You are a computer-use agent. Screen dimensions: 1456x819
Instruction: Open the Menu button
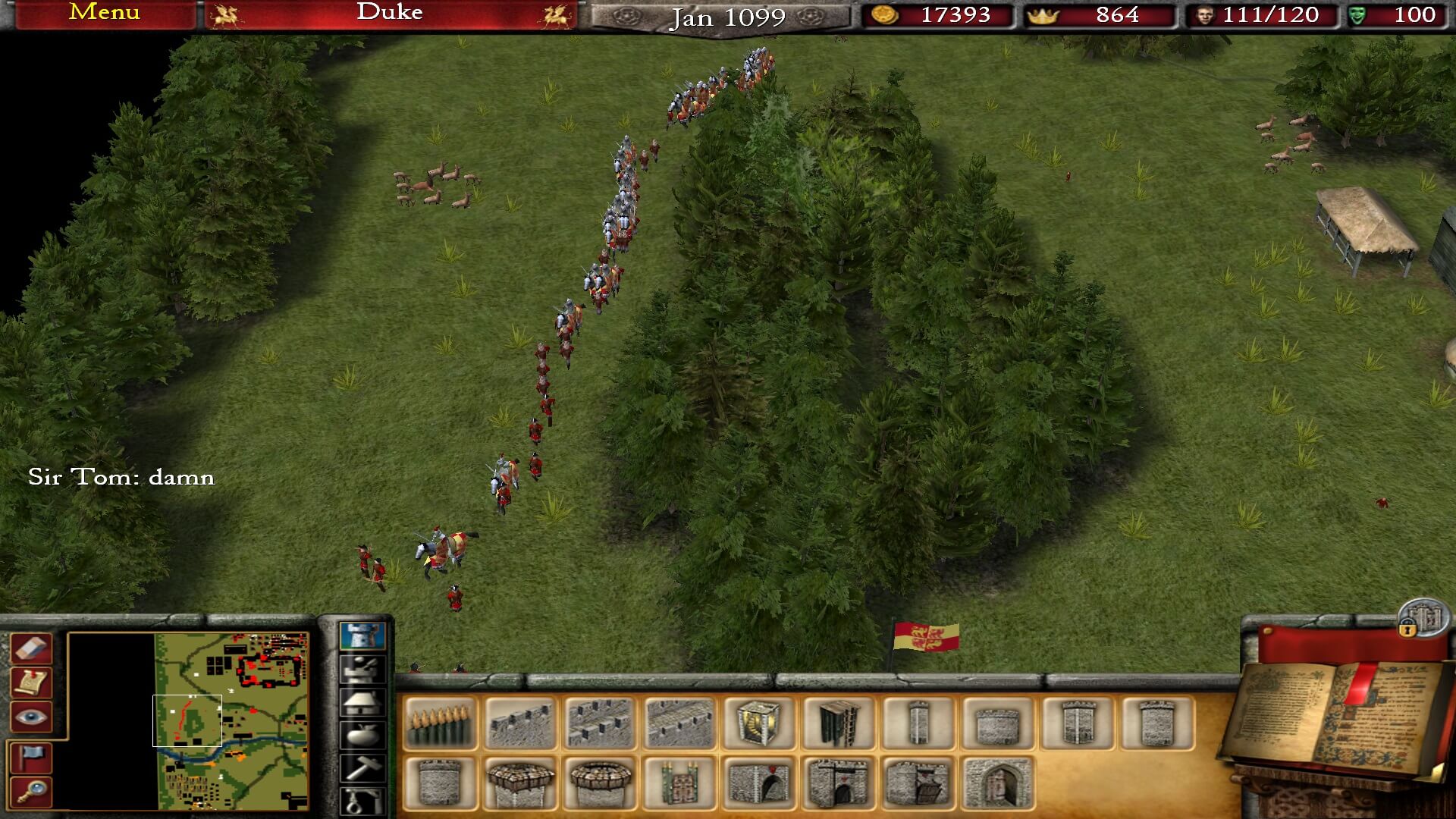point(104,13)
